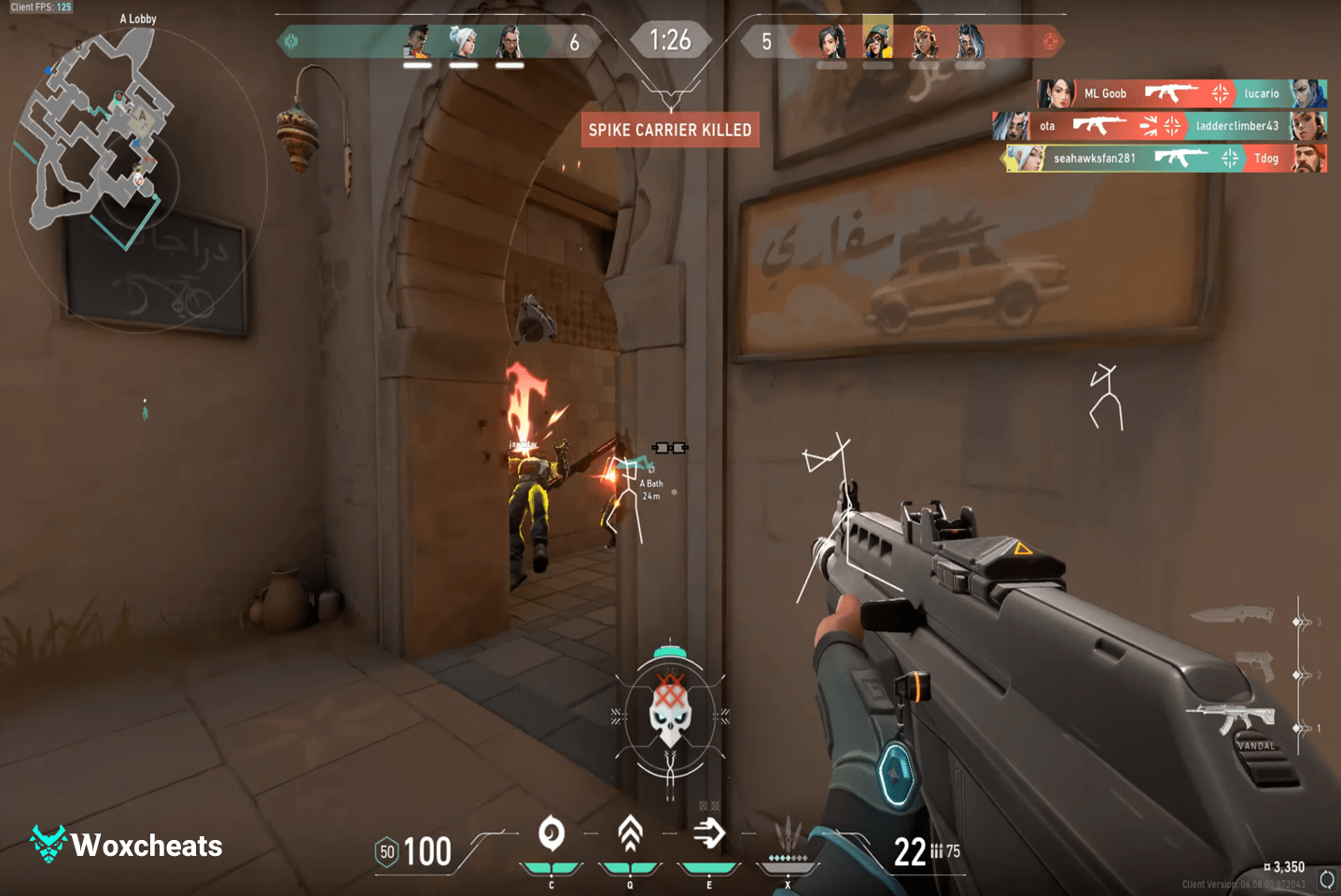Click the green team emblem icon
Image resolution: width=1341 pixels, height=896 pixels.
coord(291,41)
